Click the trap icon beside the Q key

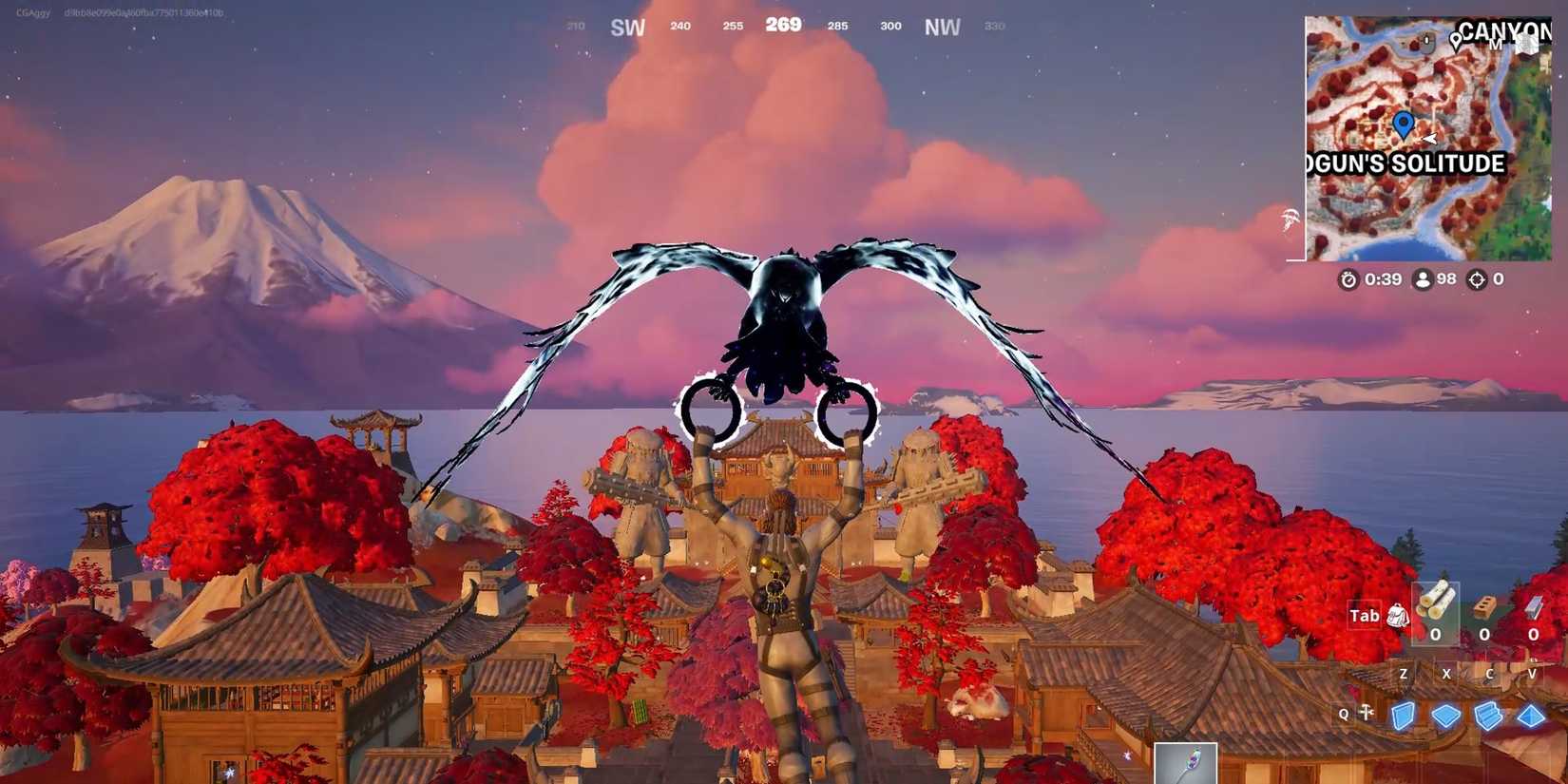click(1366, 713)
